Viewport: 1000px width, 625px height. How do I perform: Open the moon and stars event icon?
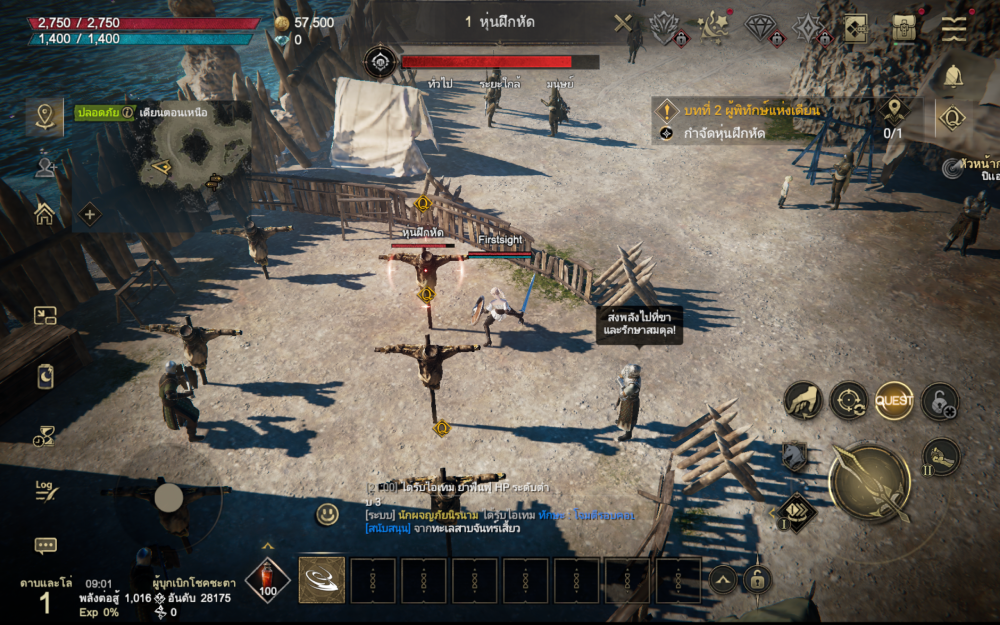pyautogui.click(x=713, y=26)
